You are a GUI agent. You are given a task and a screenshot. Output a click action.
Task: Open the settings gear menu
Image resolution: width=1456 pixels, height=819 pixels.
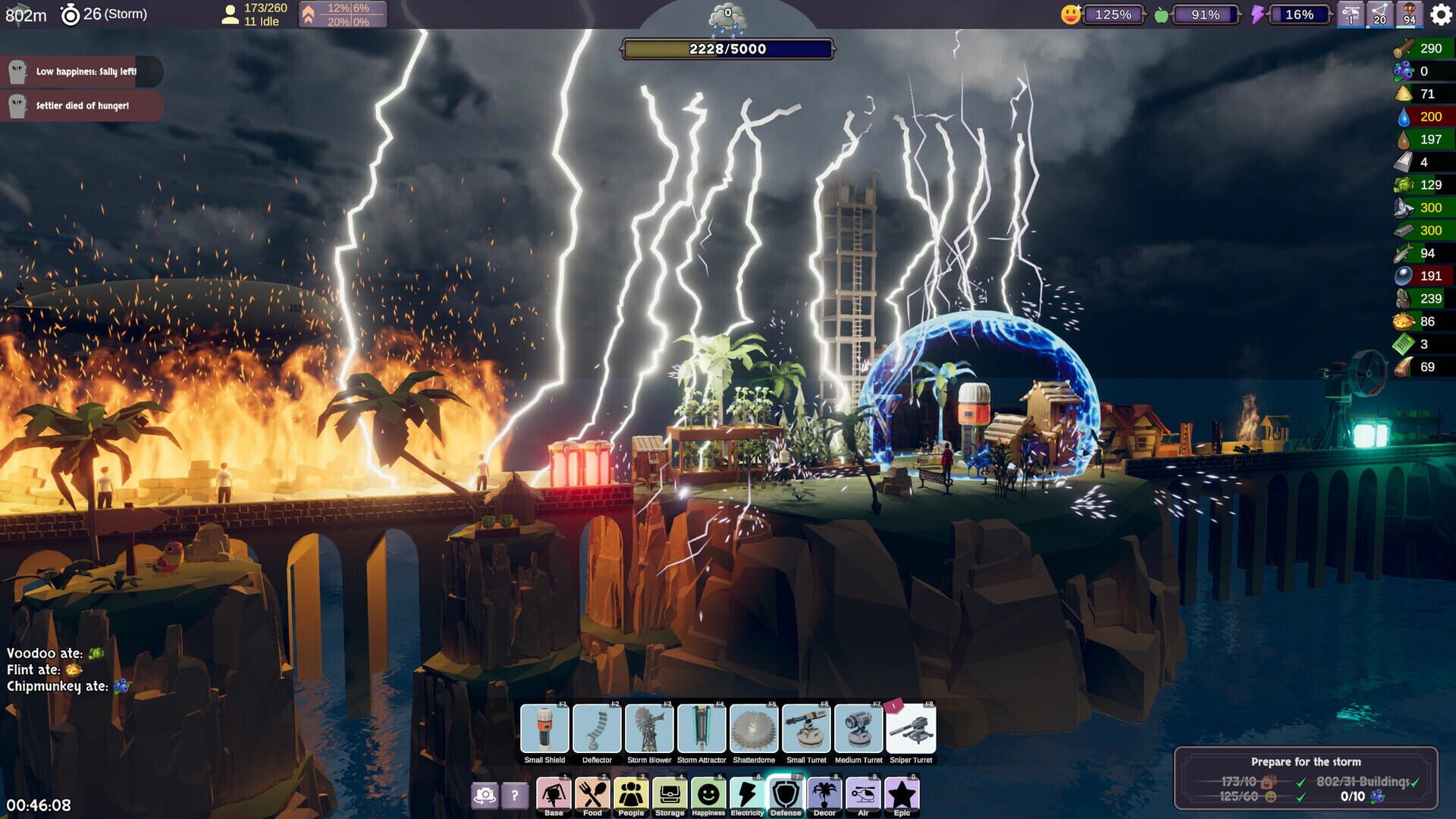(1440, 13)
